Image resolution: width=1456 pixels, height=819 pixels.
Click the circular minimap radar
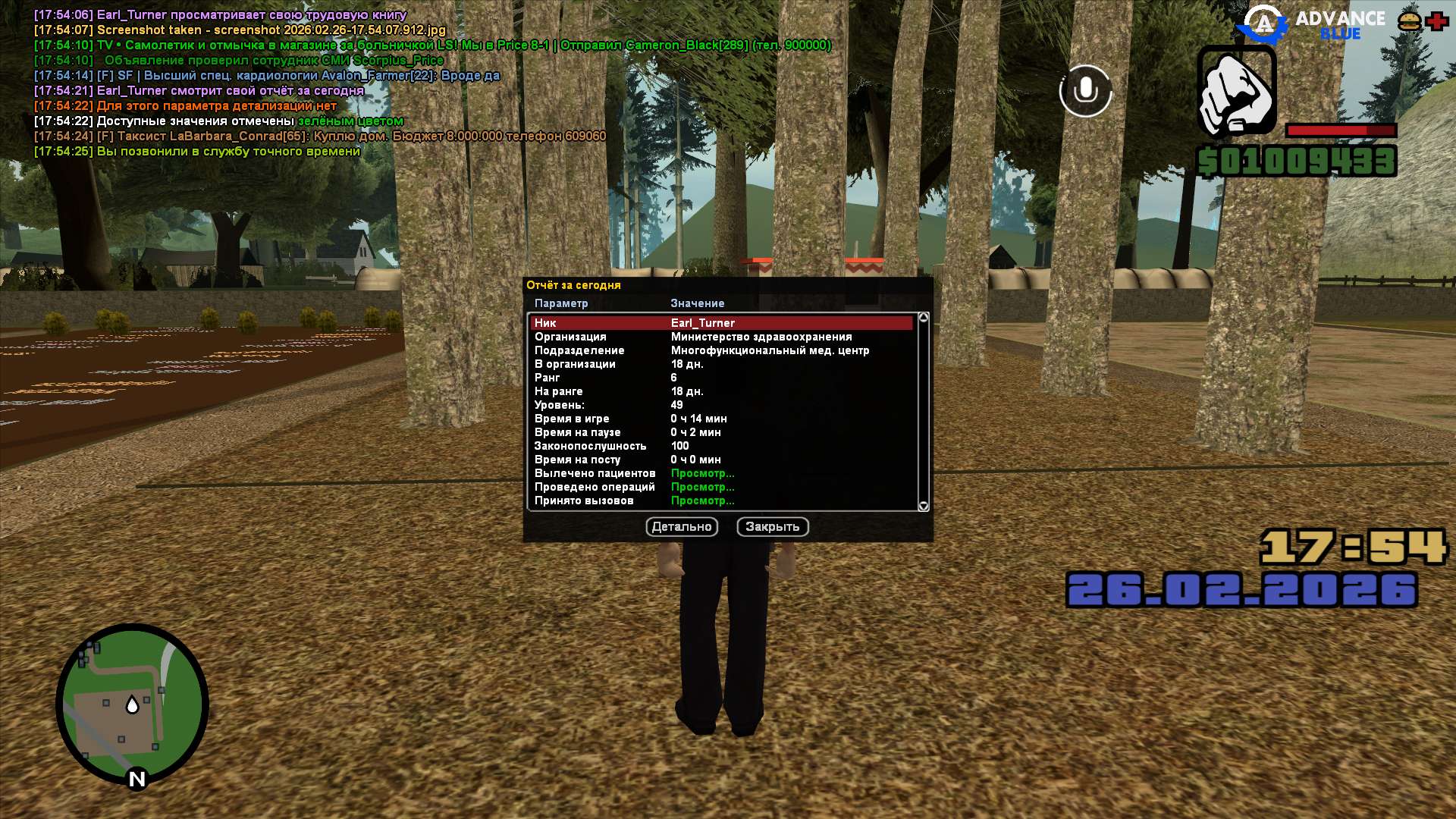[133, 704]
